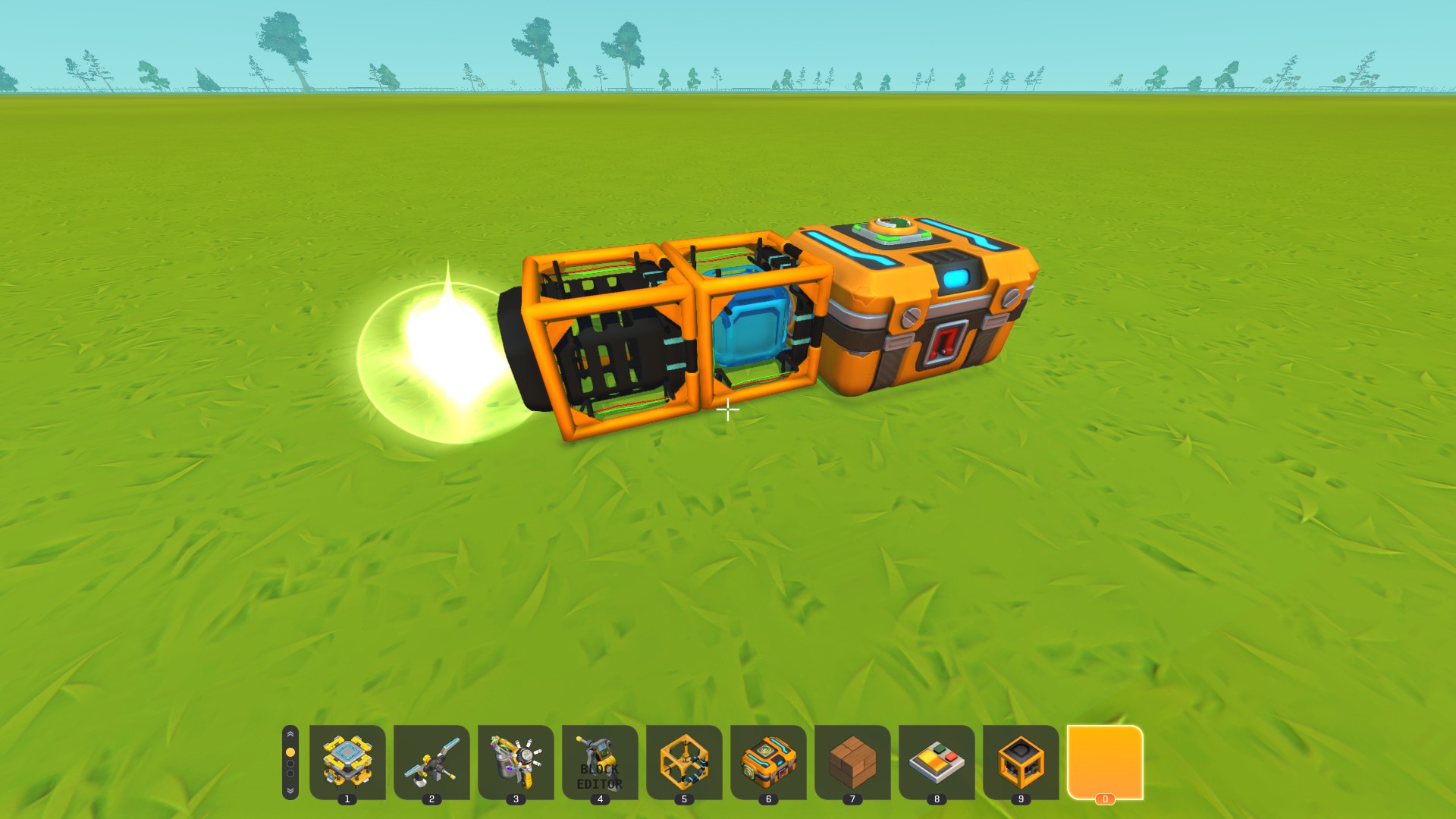This screenshot has width=1456, height=819.
Task: Choose the wood block in slot 7
Action: [852, 761]
